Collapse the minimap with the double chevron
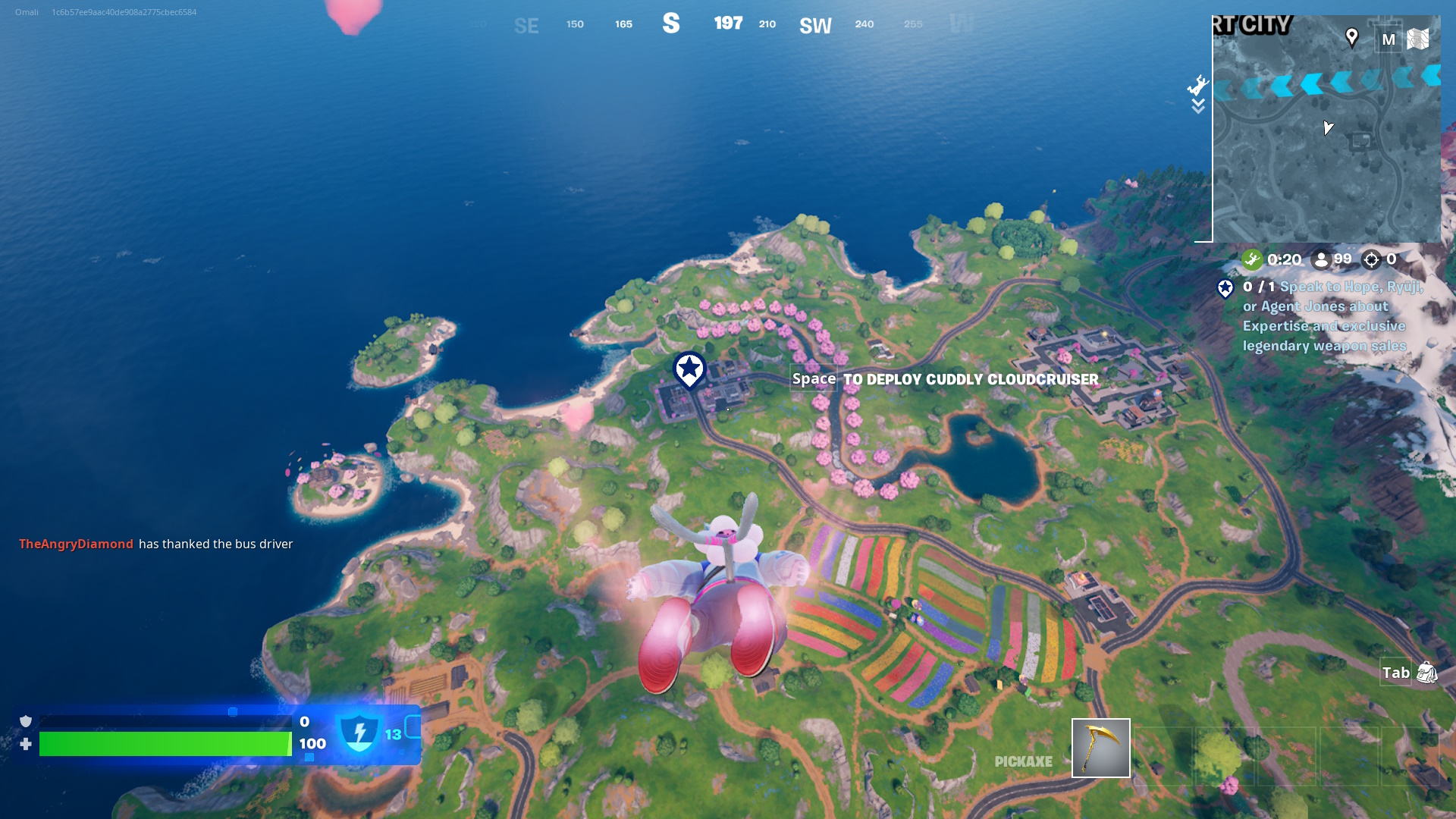Viewport: 1456px width, 819px height. tap(1198, 107)
